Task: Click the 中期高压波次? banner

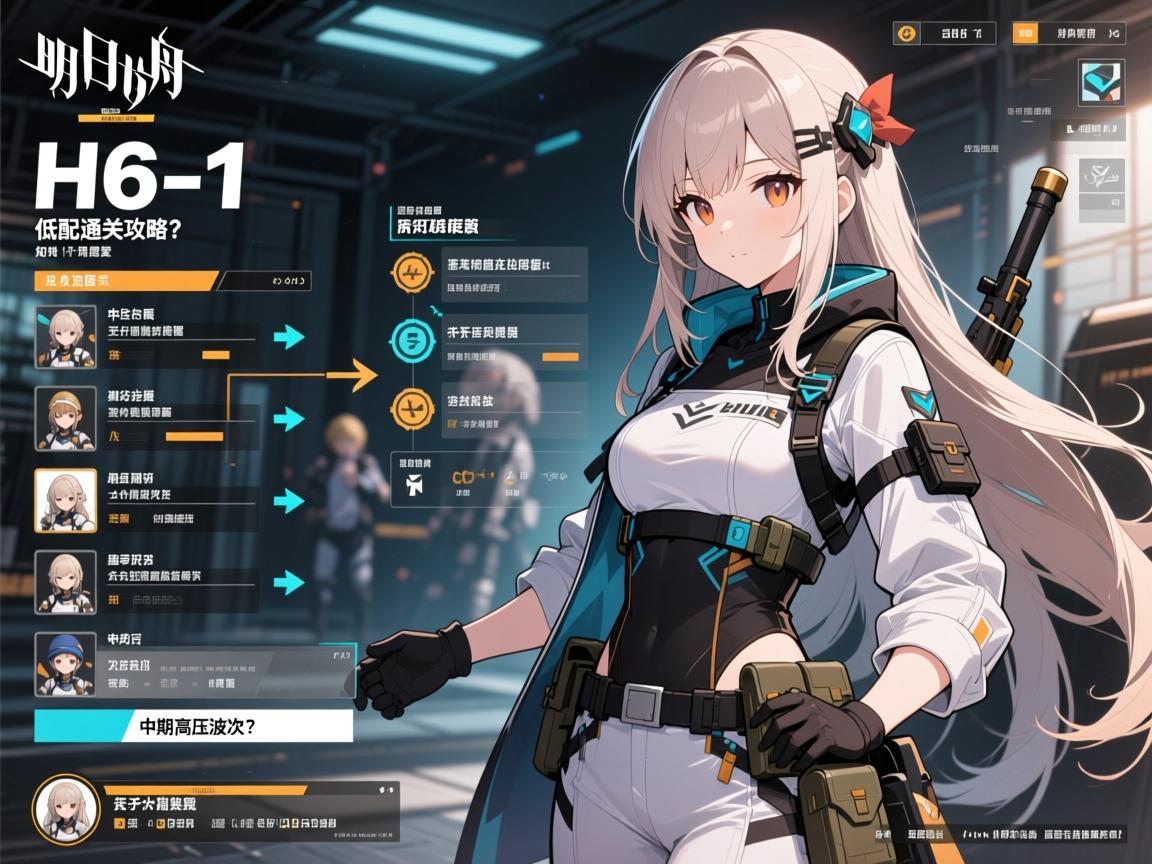Action: point(193,726)
